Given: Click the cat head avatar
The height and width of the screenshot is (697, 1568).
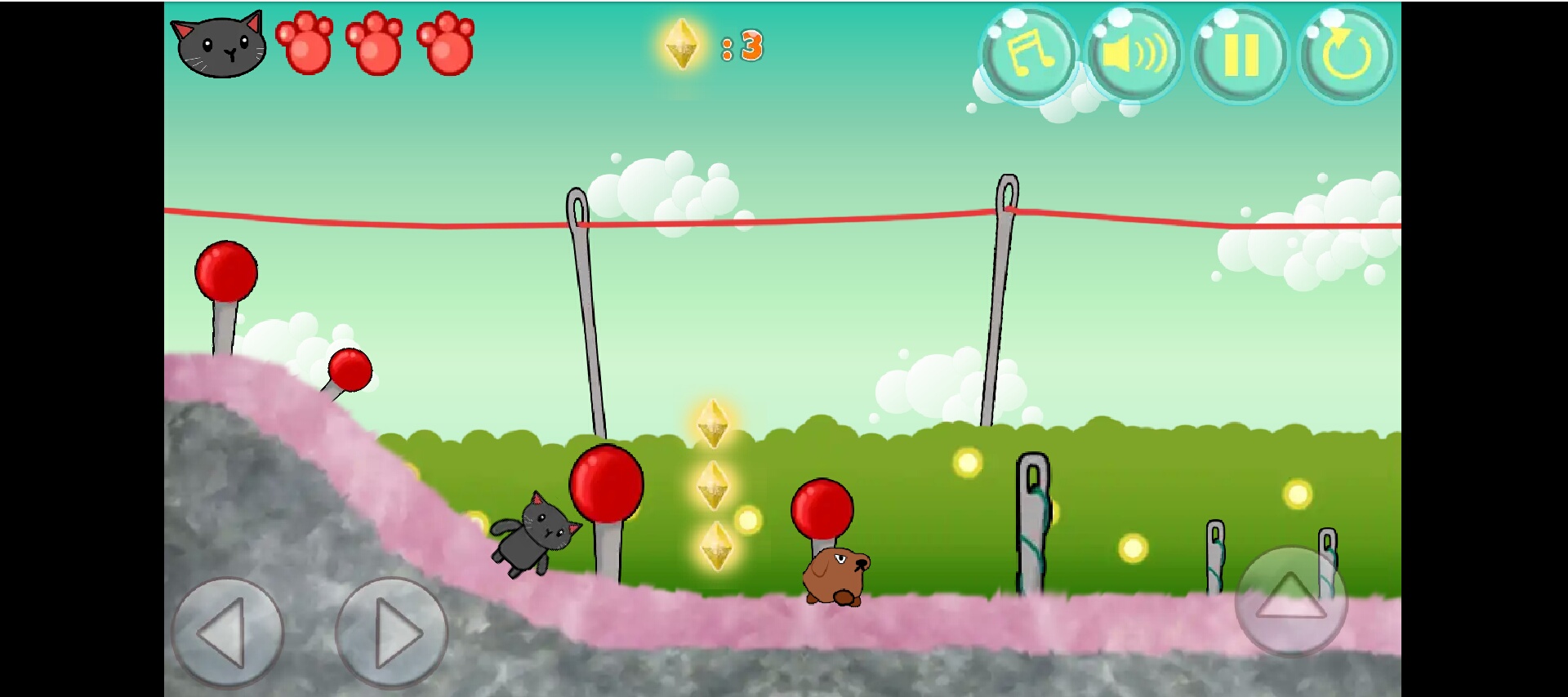Looking at the screenshot, I should point(218,45).
